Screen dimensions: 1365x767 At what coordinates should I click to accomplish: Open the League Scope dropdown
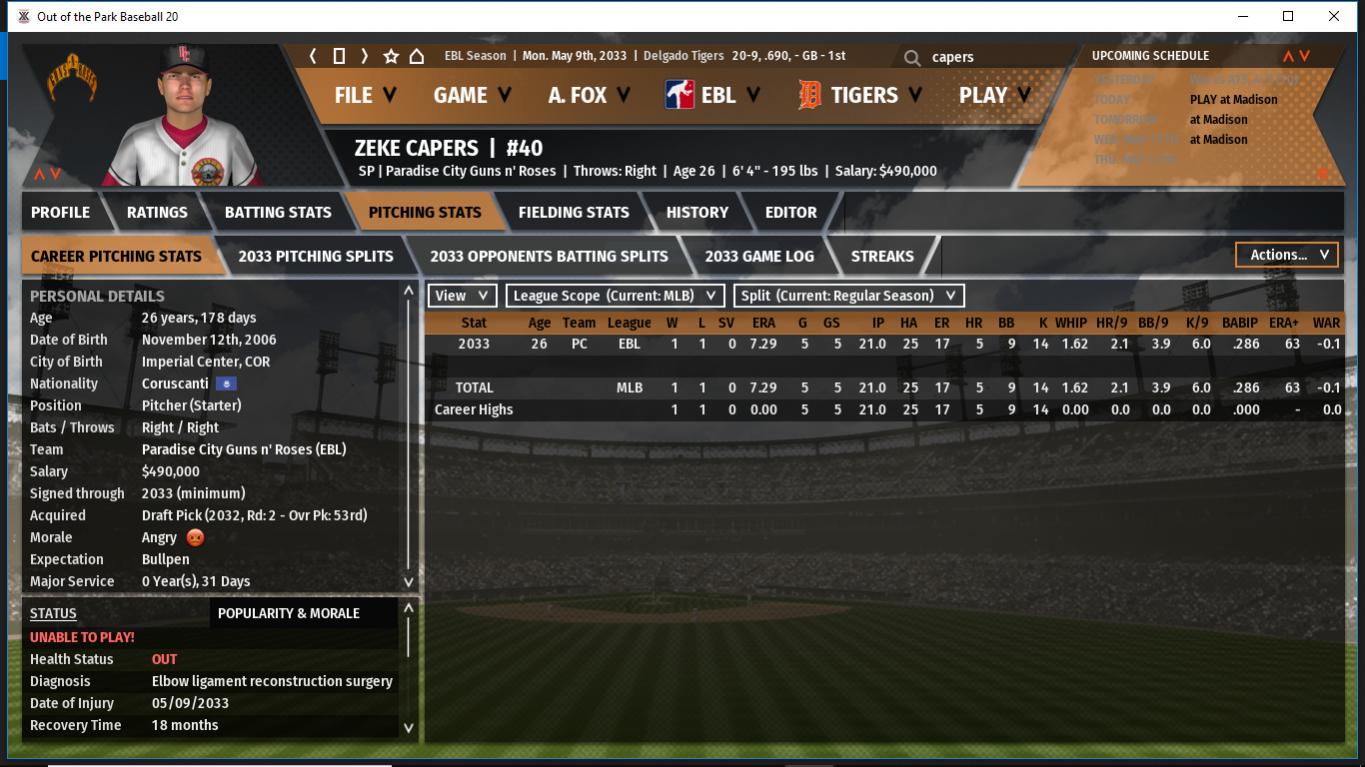tap(615, 296)
